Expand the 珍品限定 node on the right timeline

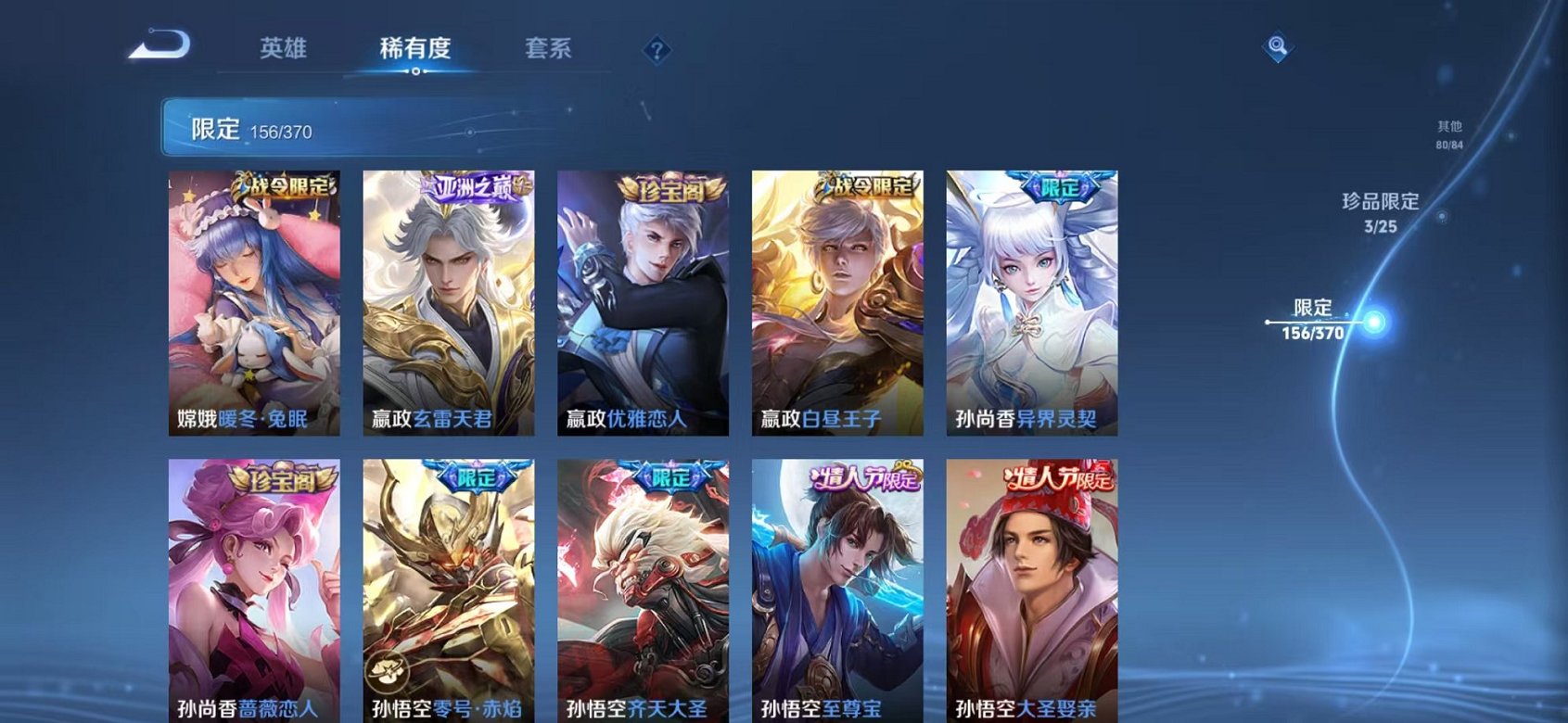[x=1444, y=216]
